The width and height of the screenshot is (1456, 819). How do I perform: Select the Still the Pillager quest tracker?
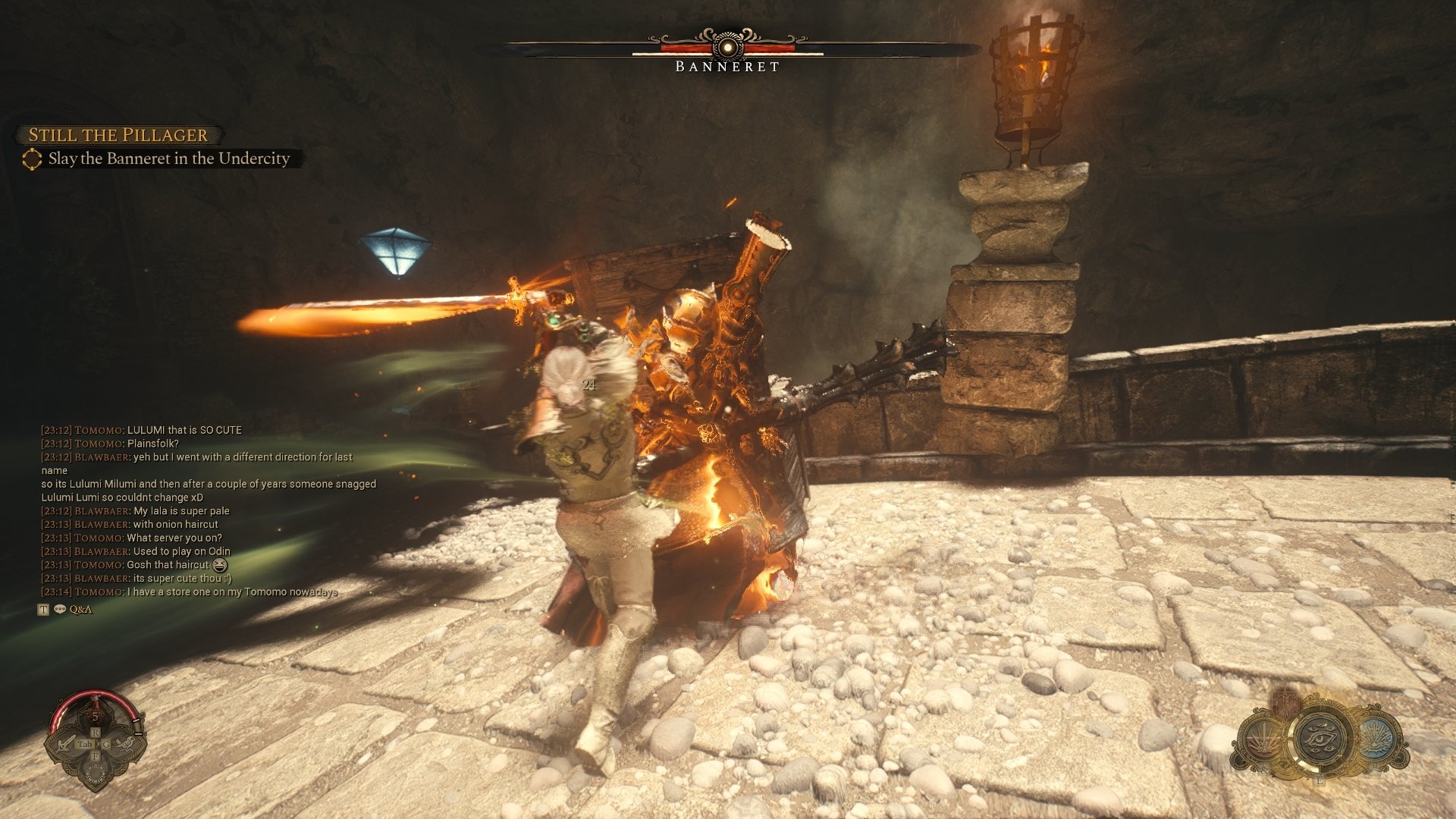[118, 135]
